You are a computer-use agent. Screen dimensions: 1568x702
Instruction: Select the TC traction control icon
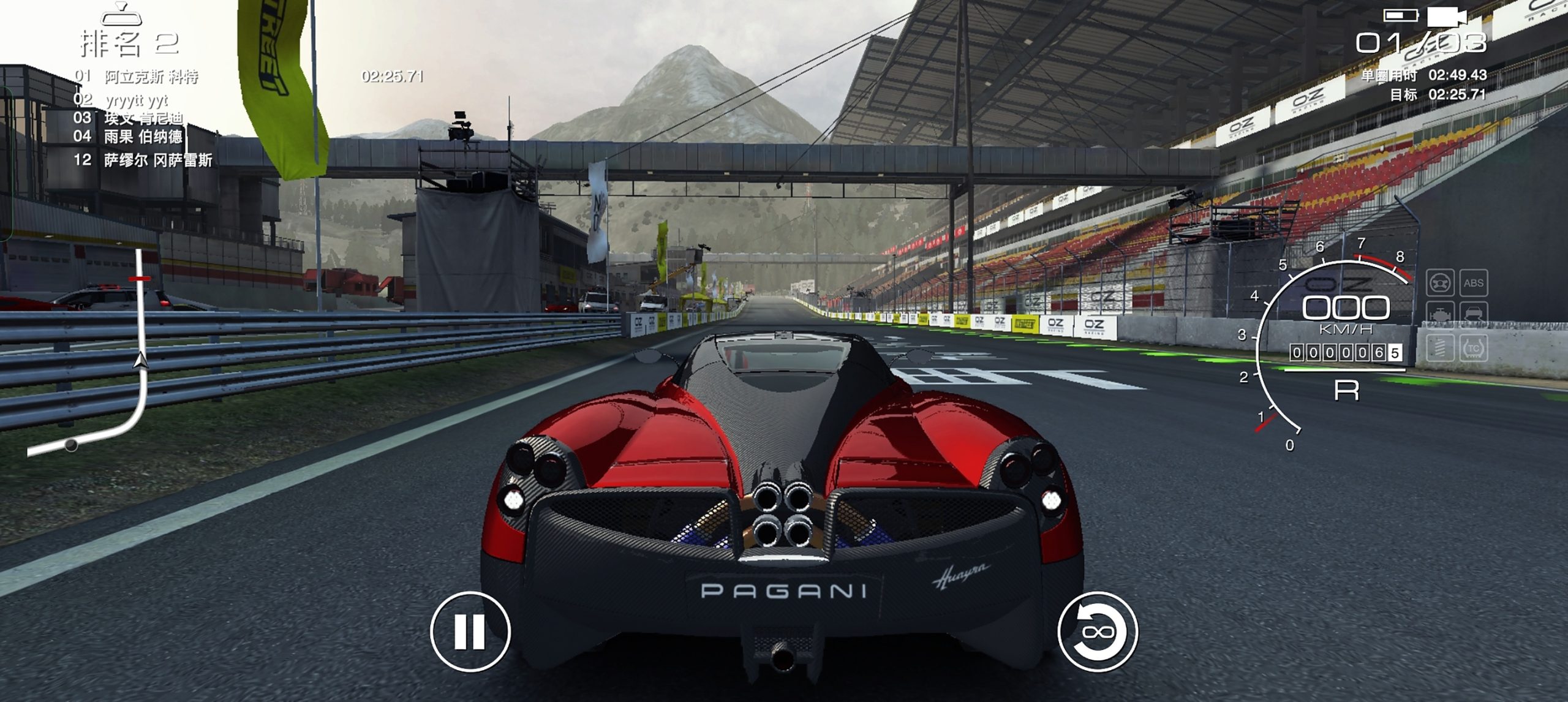(x=1473, y=349)
